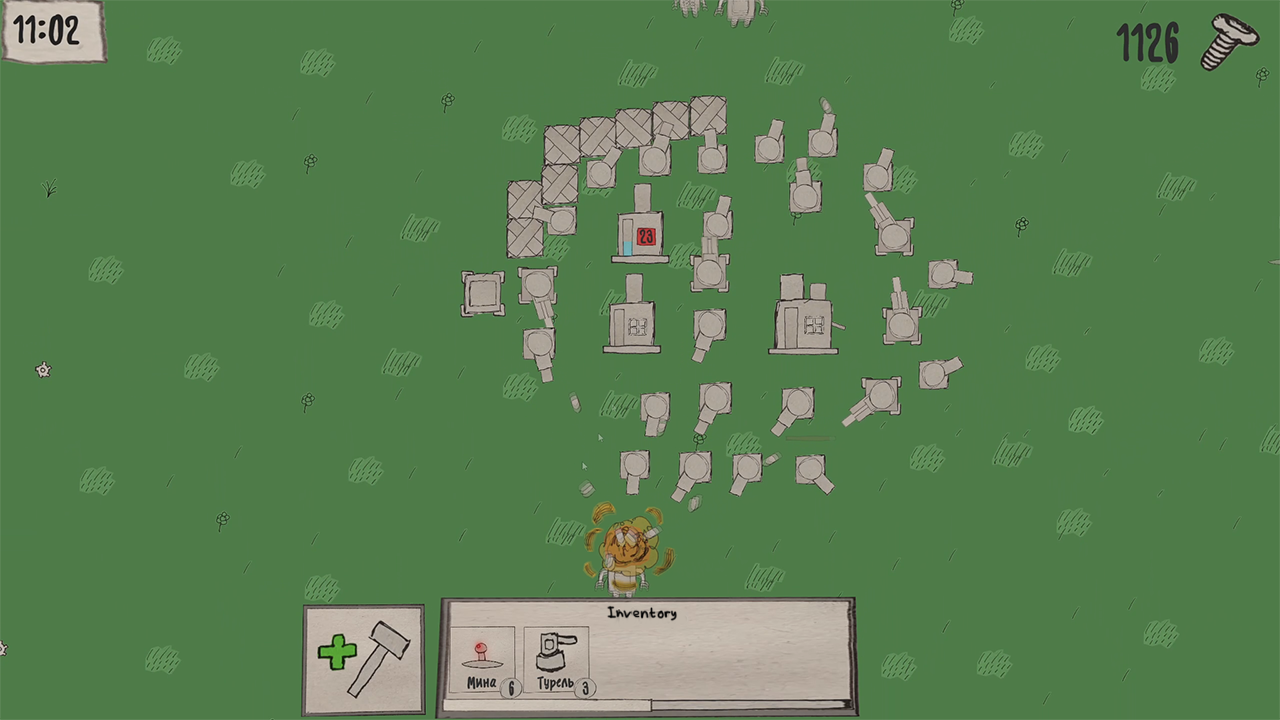Click the screw icon next to the resource counter
Screen dimensions: 1280x720
[x=1230, y=42]
